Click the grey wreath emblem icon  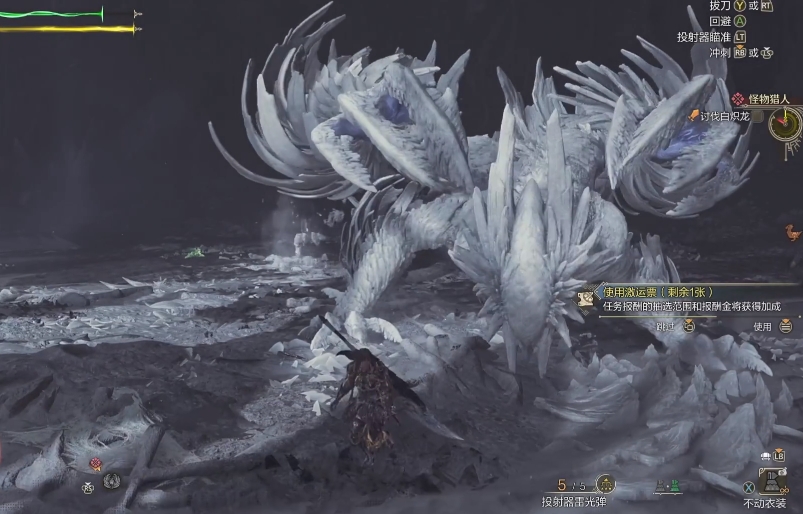(111, 481)
